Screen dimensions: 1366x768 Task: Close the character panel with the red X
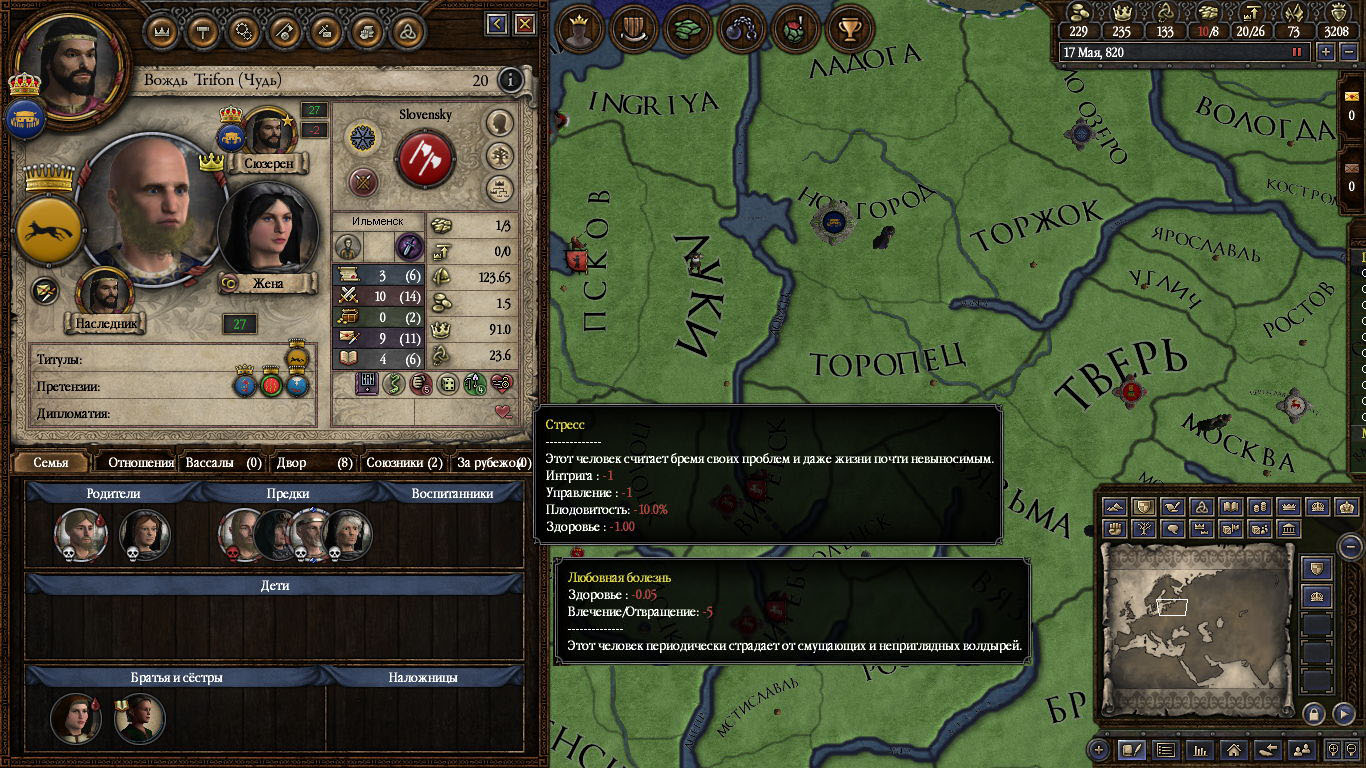(524, 23)
